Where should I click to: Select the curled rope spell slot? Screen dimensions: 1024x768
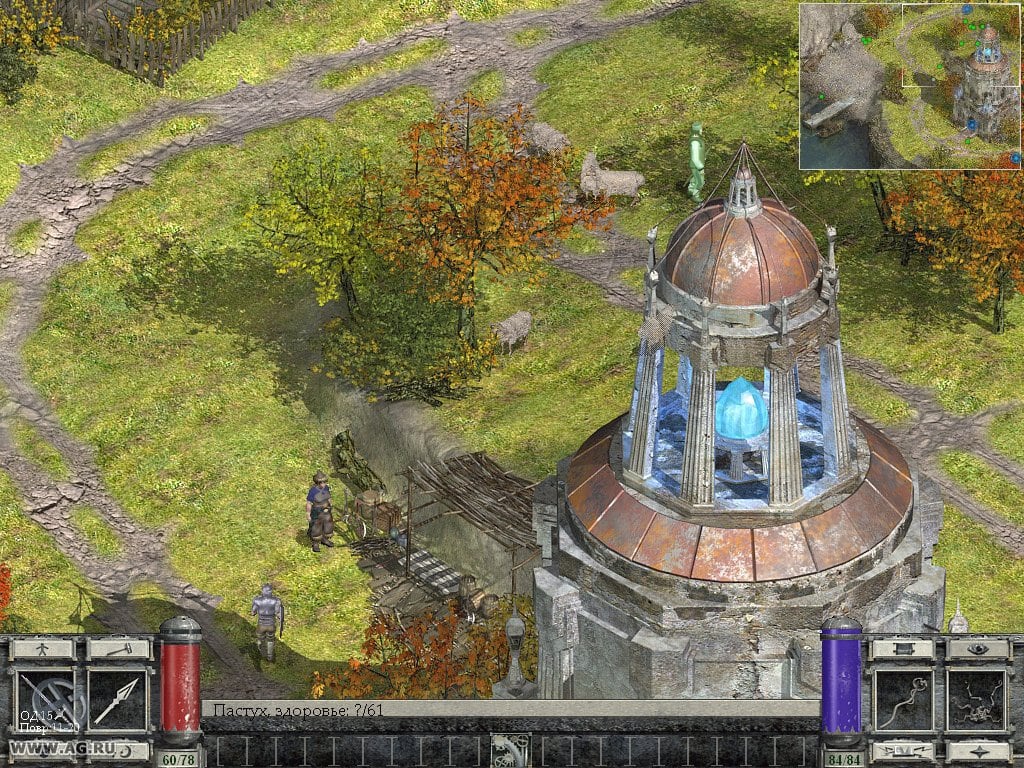tap(903, 699)
